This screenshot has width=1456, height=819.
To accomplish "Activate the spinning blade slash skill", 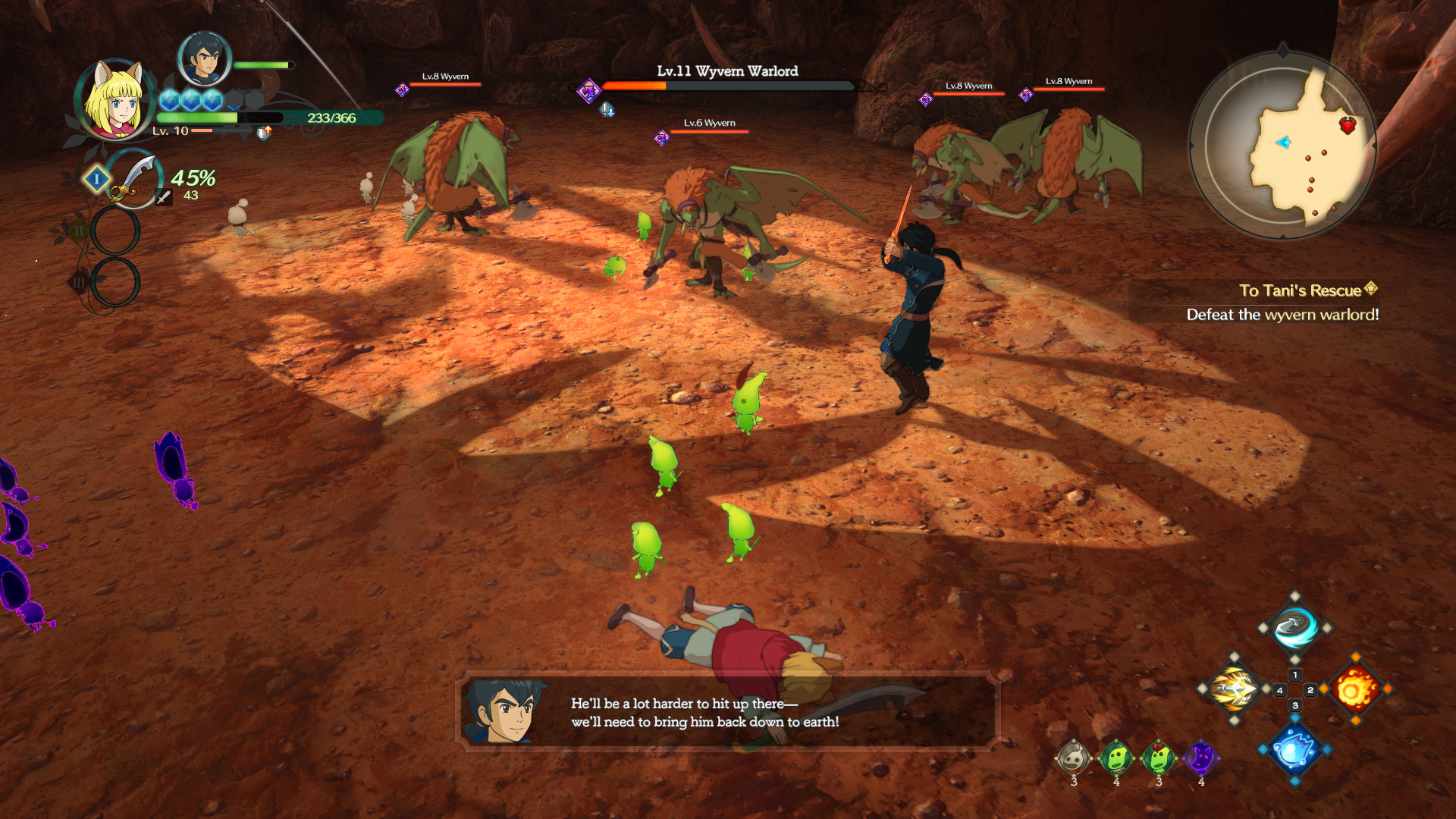I will (x=1294, y=628).
